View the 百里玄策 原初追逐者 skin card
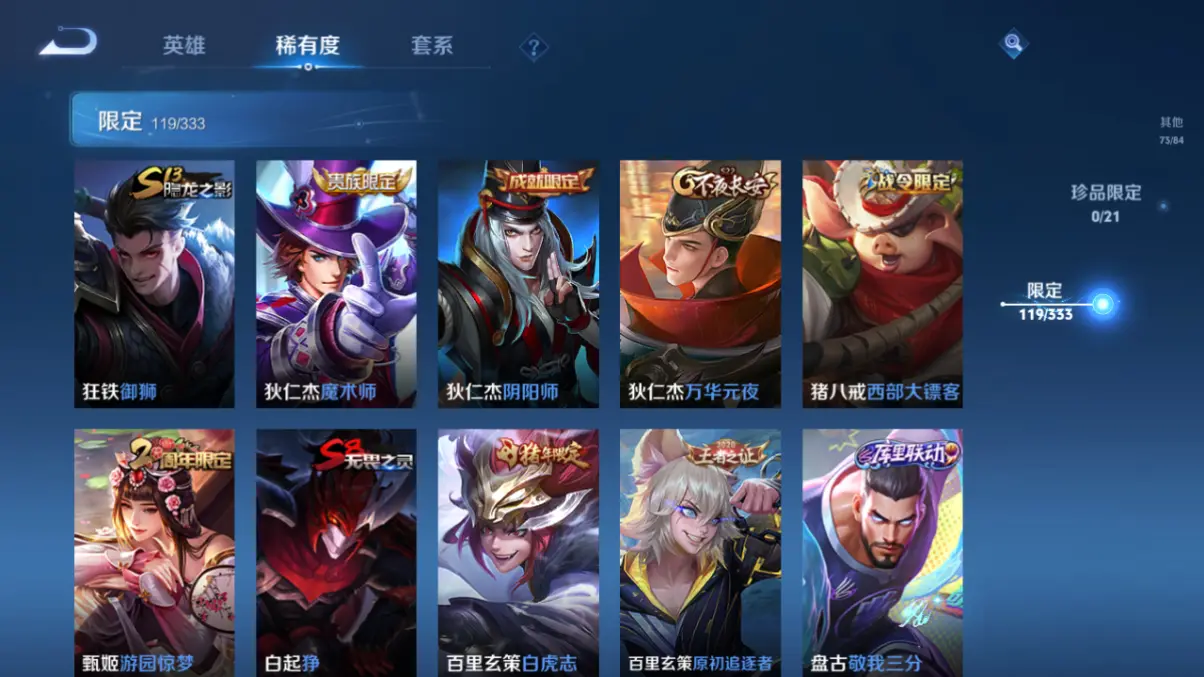The image size is (1204, 677). point(700,552)
